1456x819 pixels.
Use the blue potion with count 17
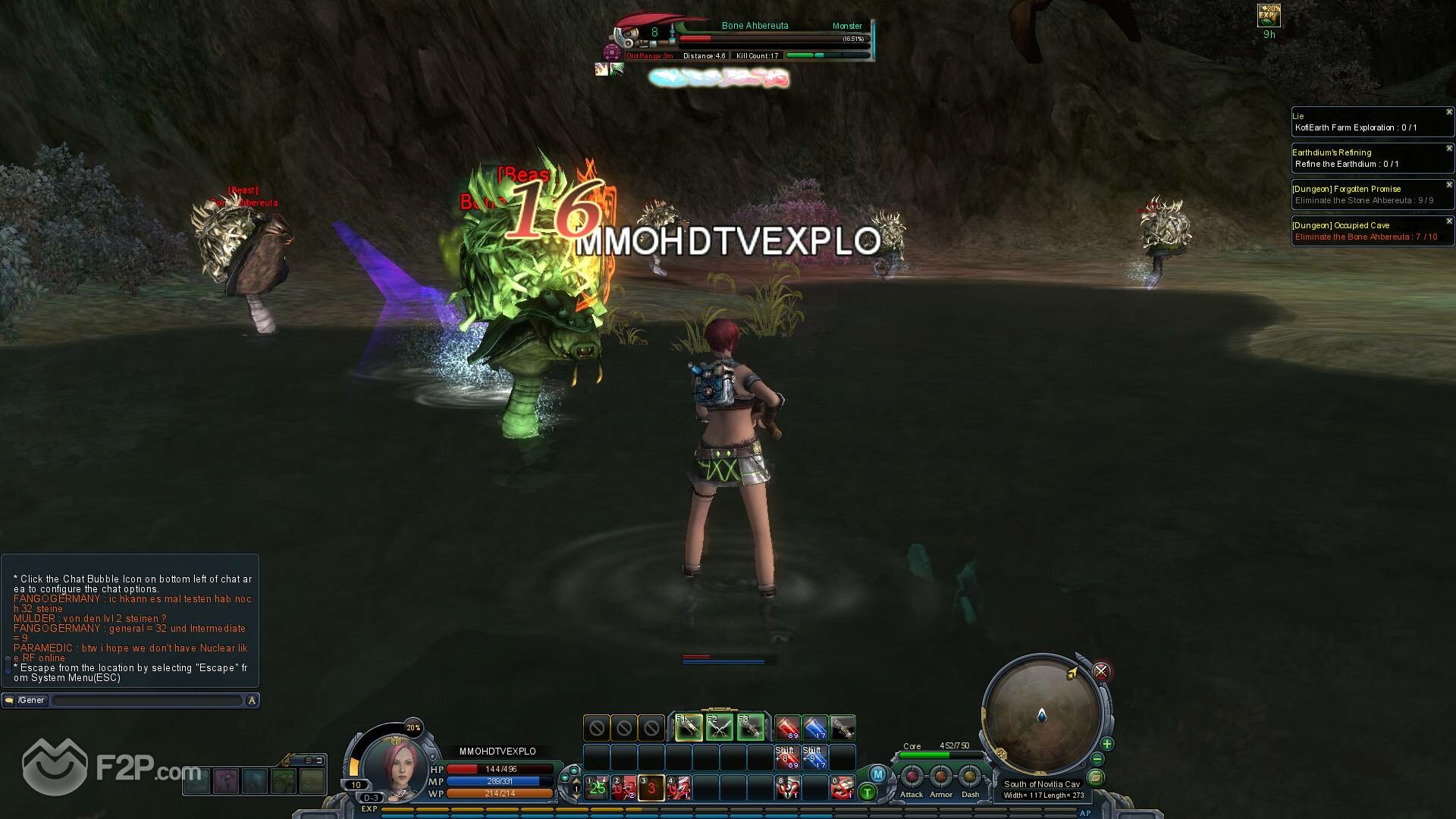tap(814, 728)
